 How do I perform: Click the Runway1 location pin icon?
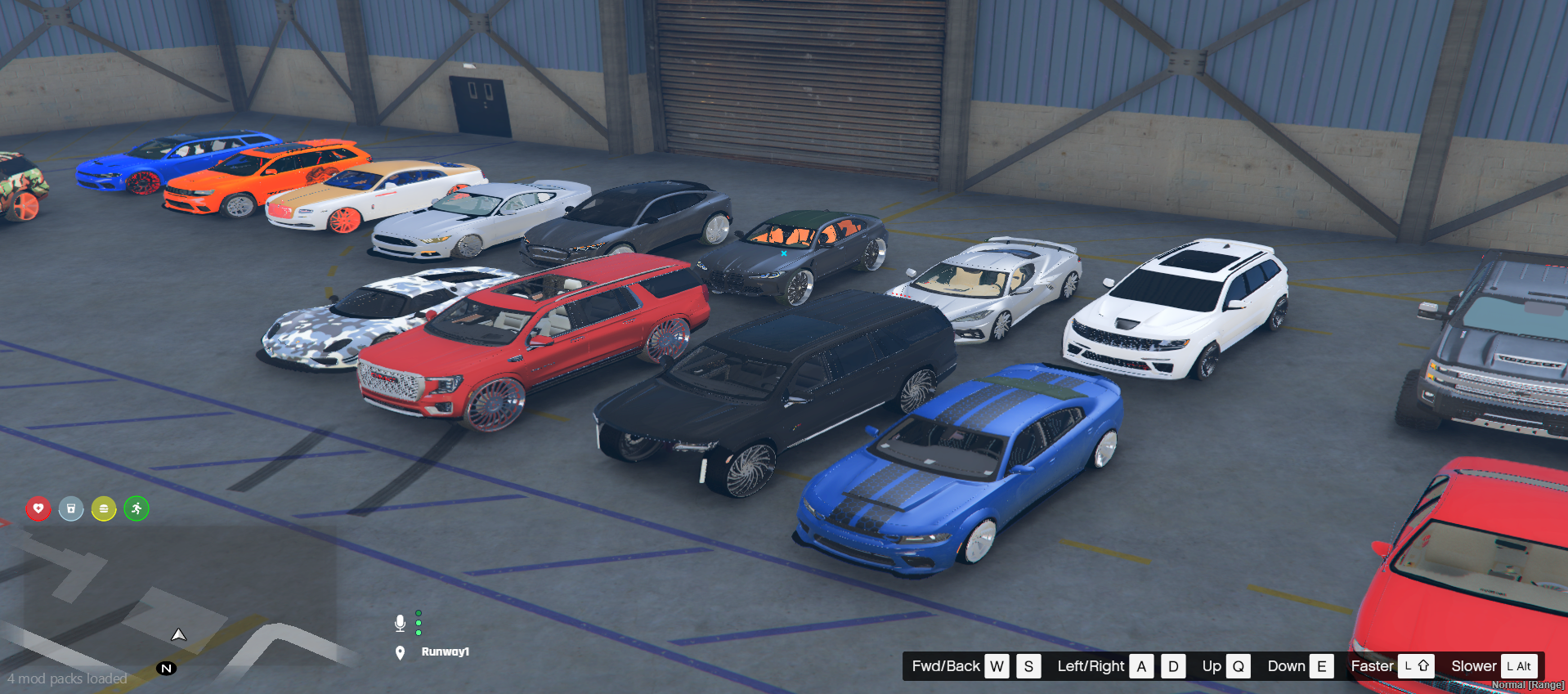click(400, 652)
